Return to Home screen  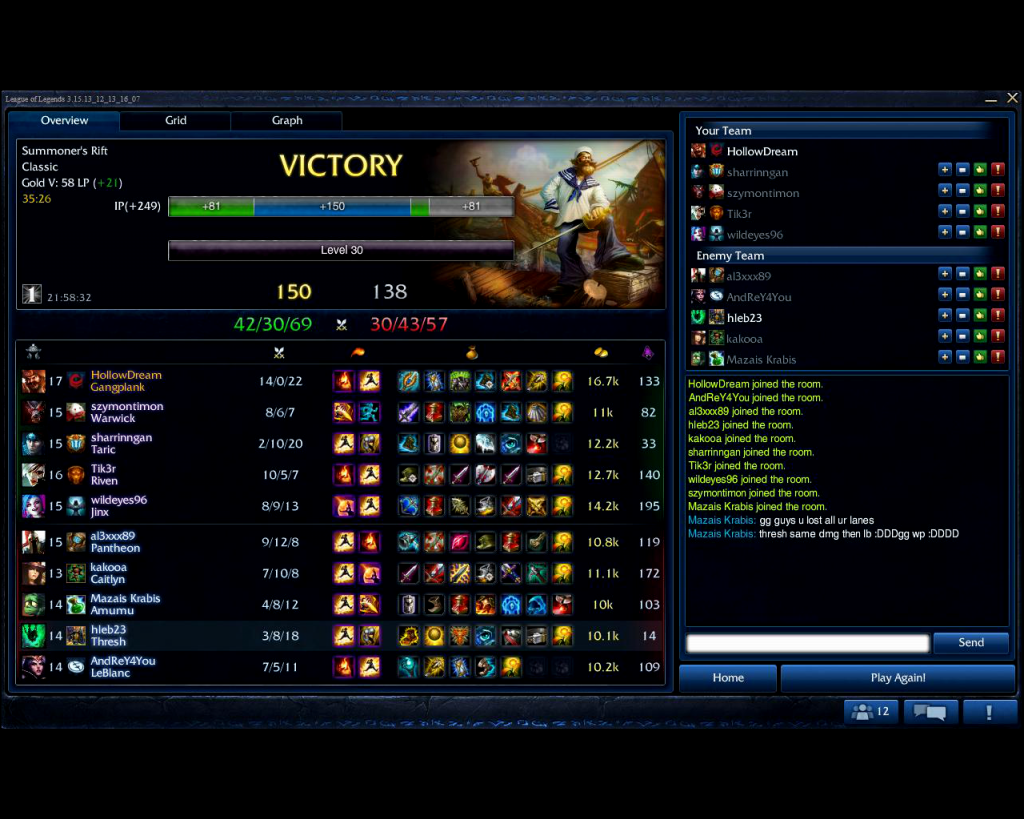tap(728, 678)
